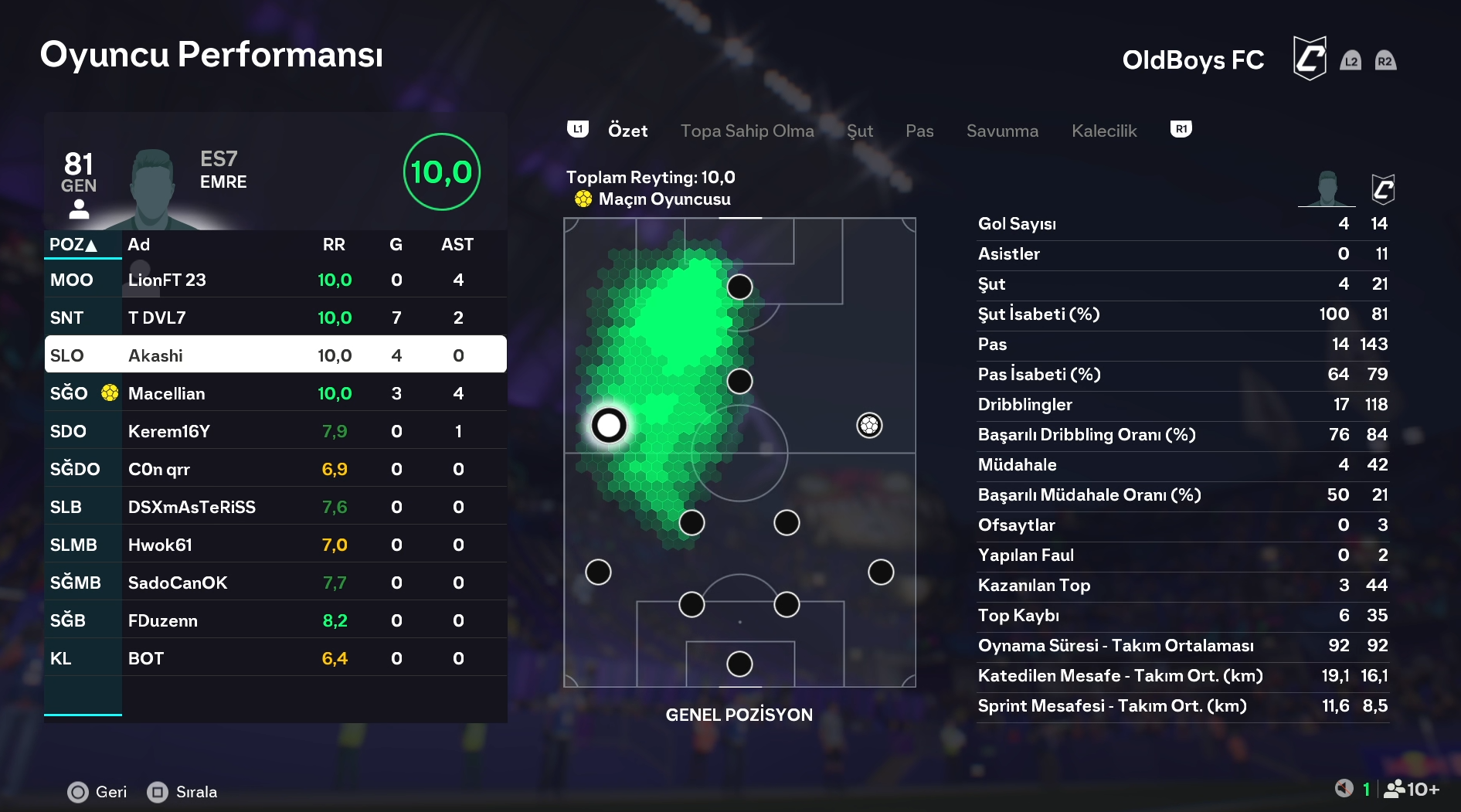Open the Savunma tab
Screen dimensions: 1461x812
[1002, 131]
